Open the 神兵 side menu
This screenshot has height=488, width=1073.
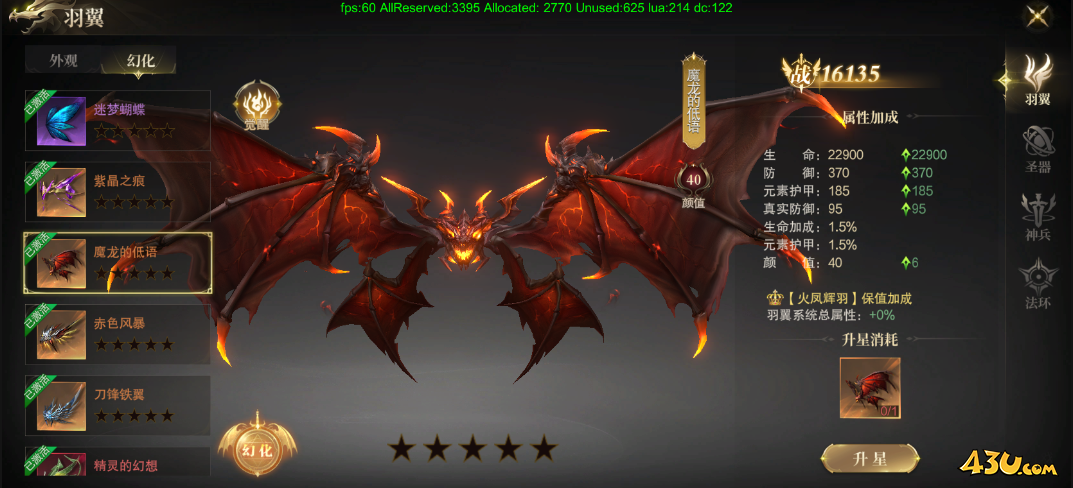coord(1038,216)
